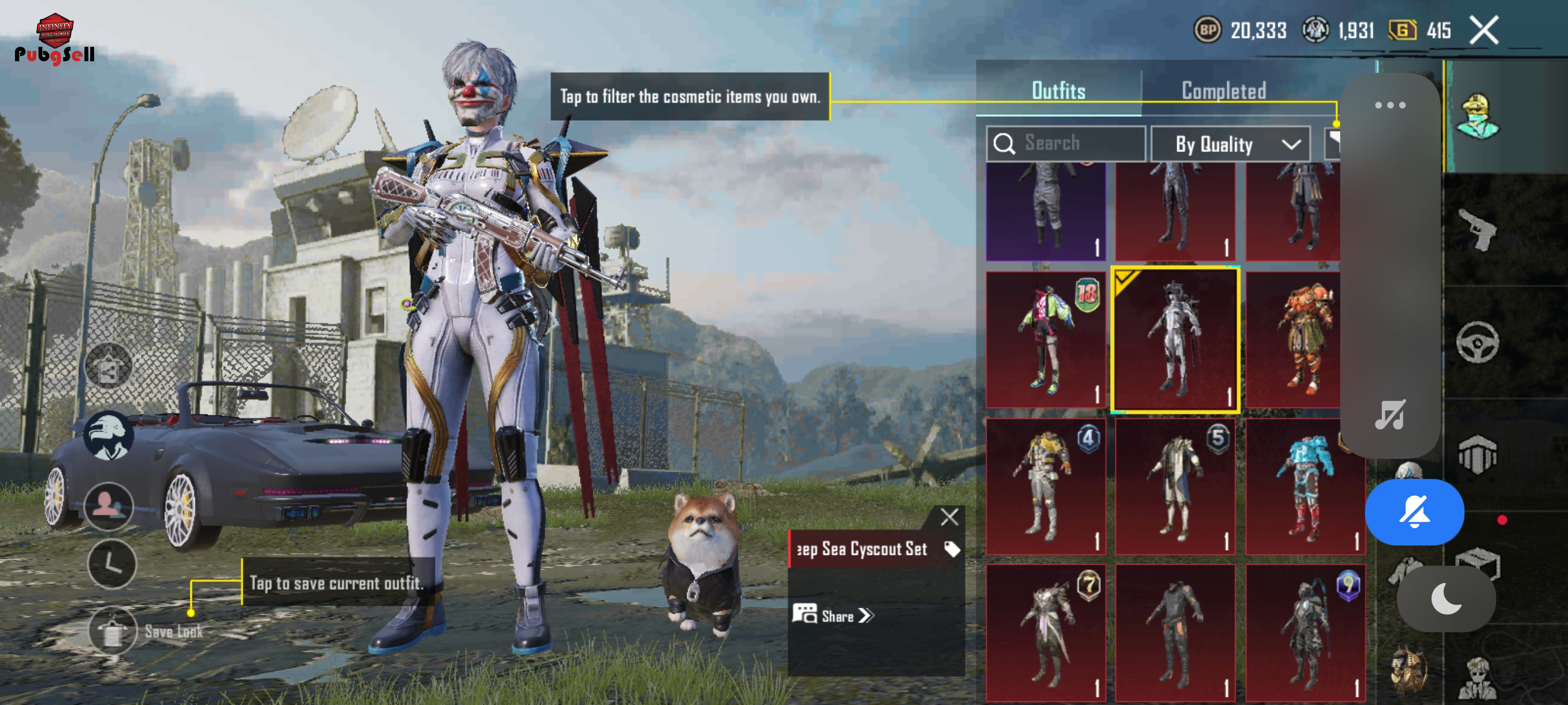The height and width of the screenshot is (705, 1568).
Task: Choose the outfit tile with level 5 badge
Action: pos(1175,487)
